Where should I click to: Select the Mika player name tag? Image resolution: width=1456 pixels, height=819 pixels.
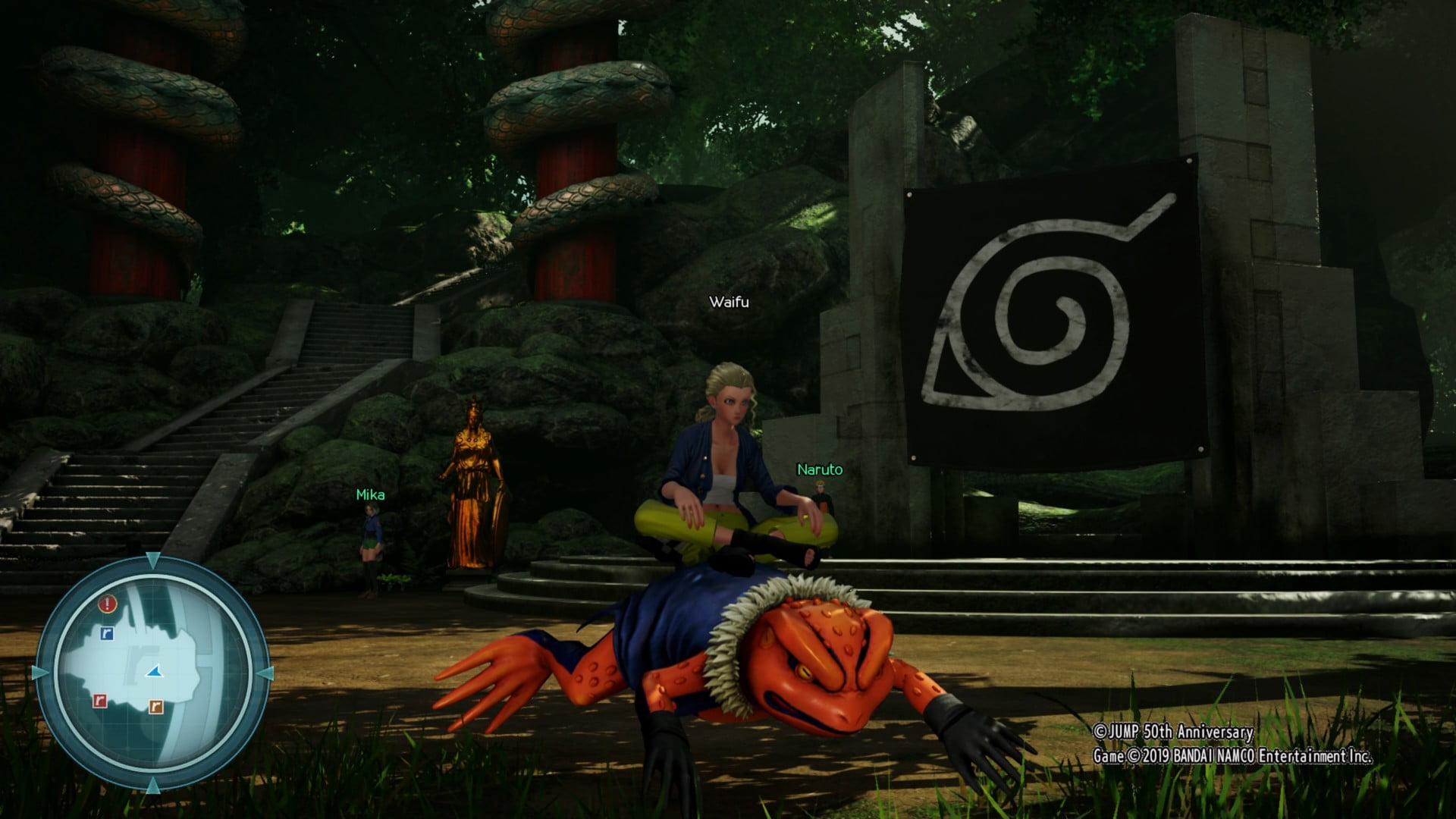coord(370,495)
